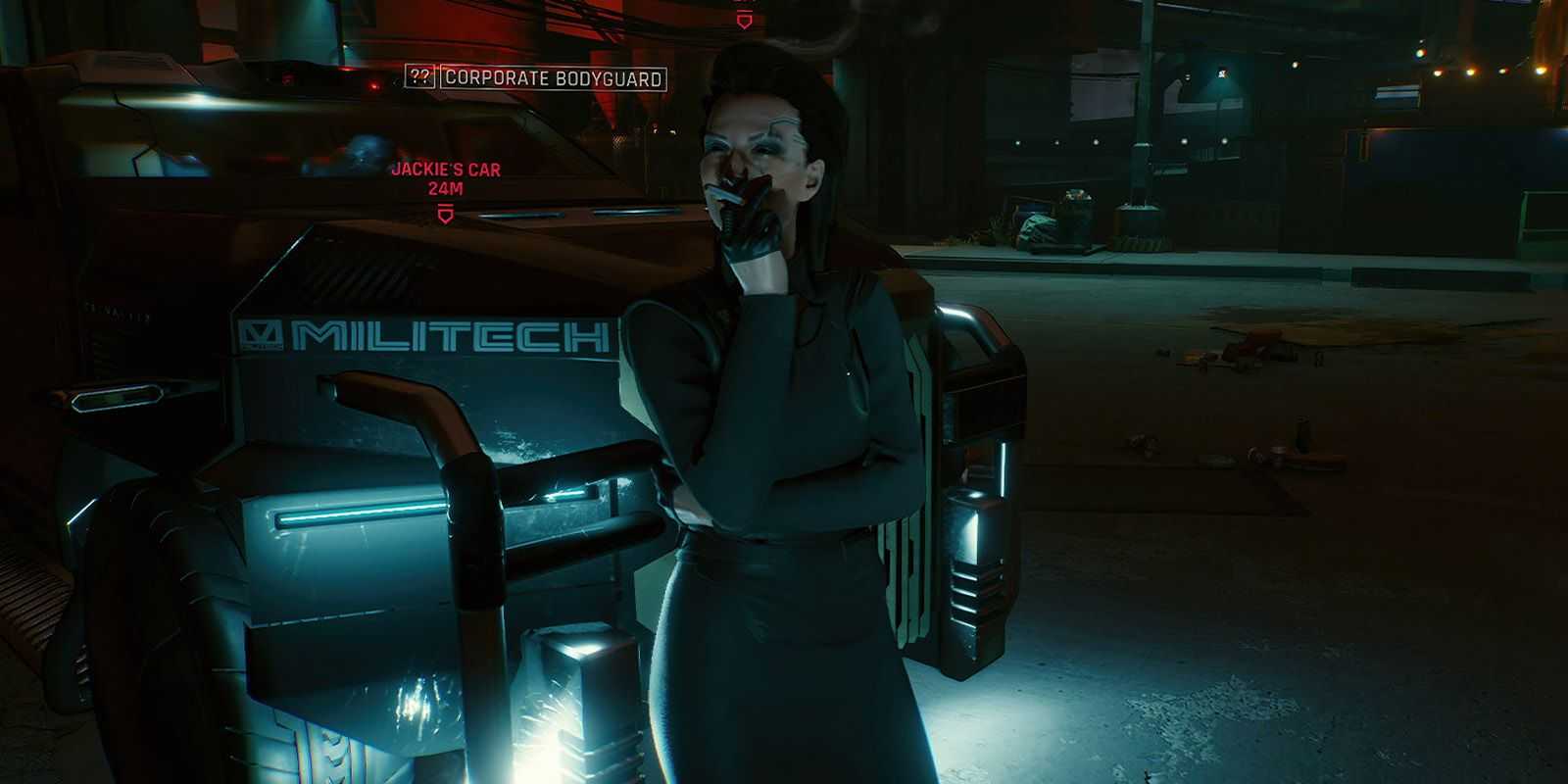Click the Corporate Bodyguard nameplate
The width and height of the screenshot is (1568, 784).
(x=553, y=78)
